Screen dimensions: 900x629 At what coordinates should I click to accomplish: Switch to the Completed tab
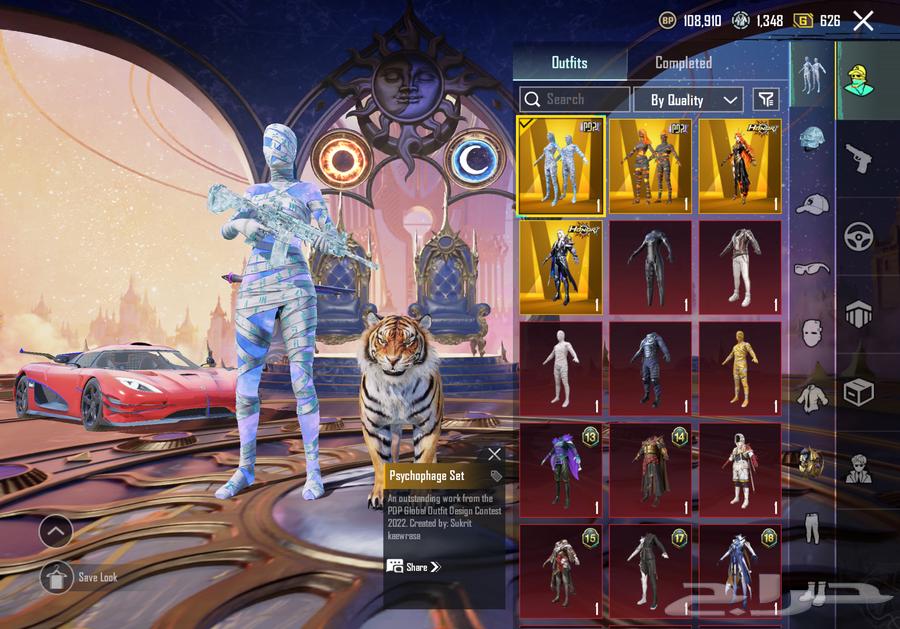coord(683,63)
